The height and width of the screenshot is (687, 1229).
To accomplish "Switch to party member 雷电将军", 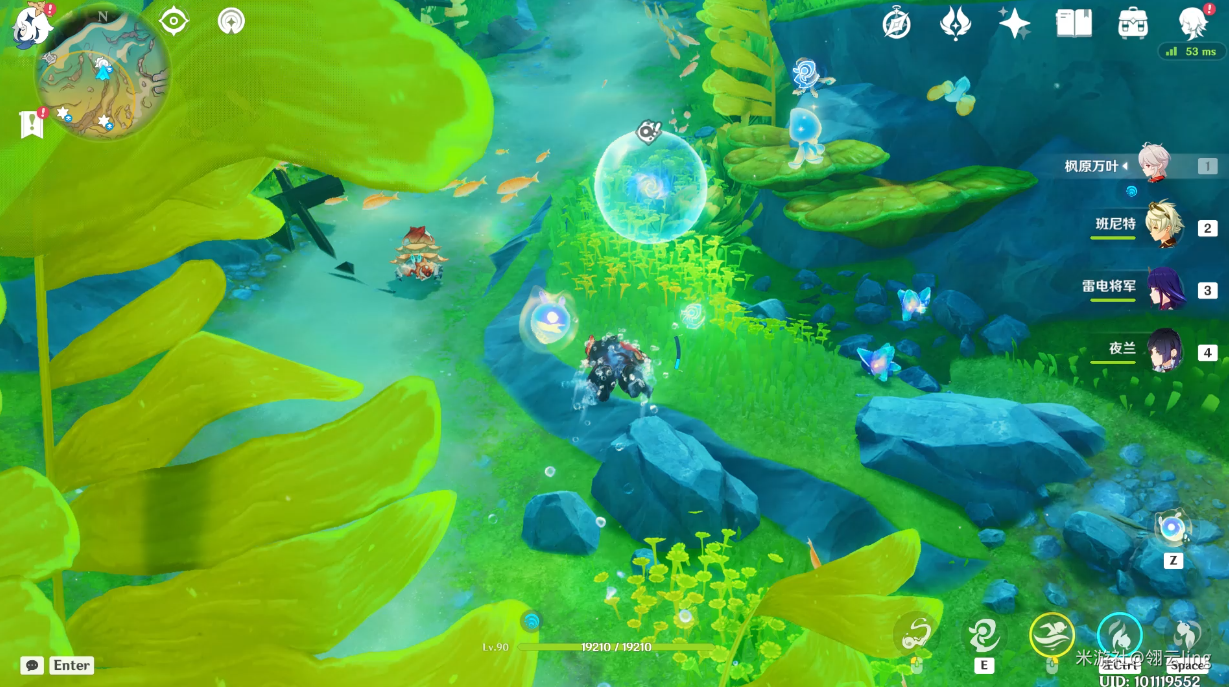I will point(1164,289).
